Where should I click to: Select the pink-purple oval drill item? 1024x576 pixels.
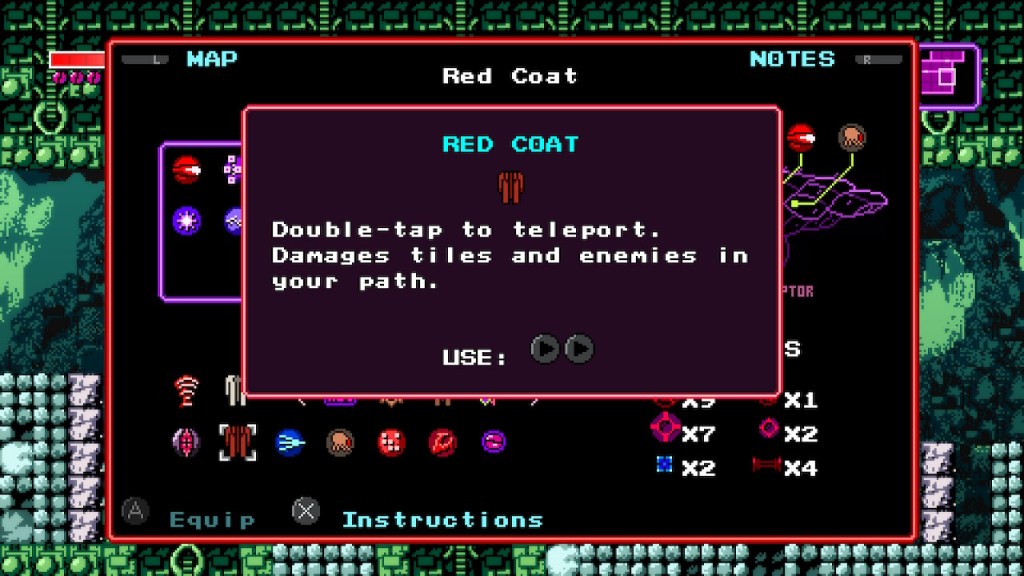187,441
